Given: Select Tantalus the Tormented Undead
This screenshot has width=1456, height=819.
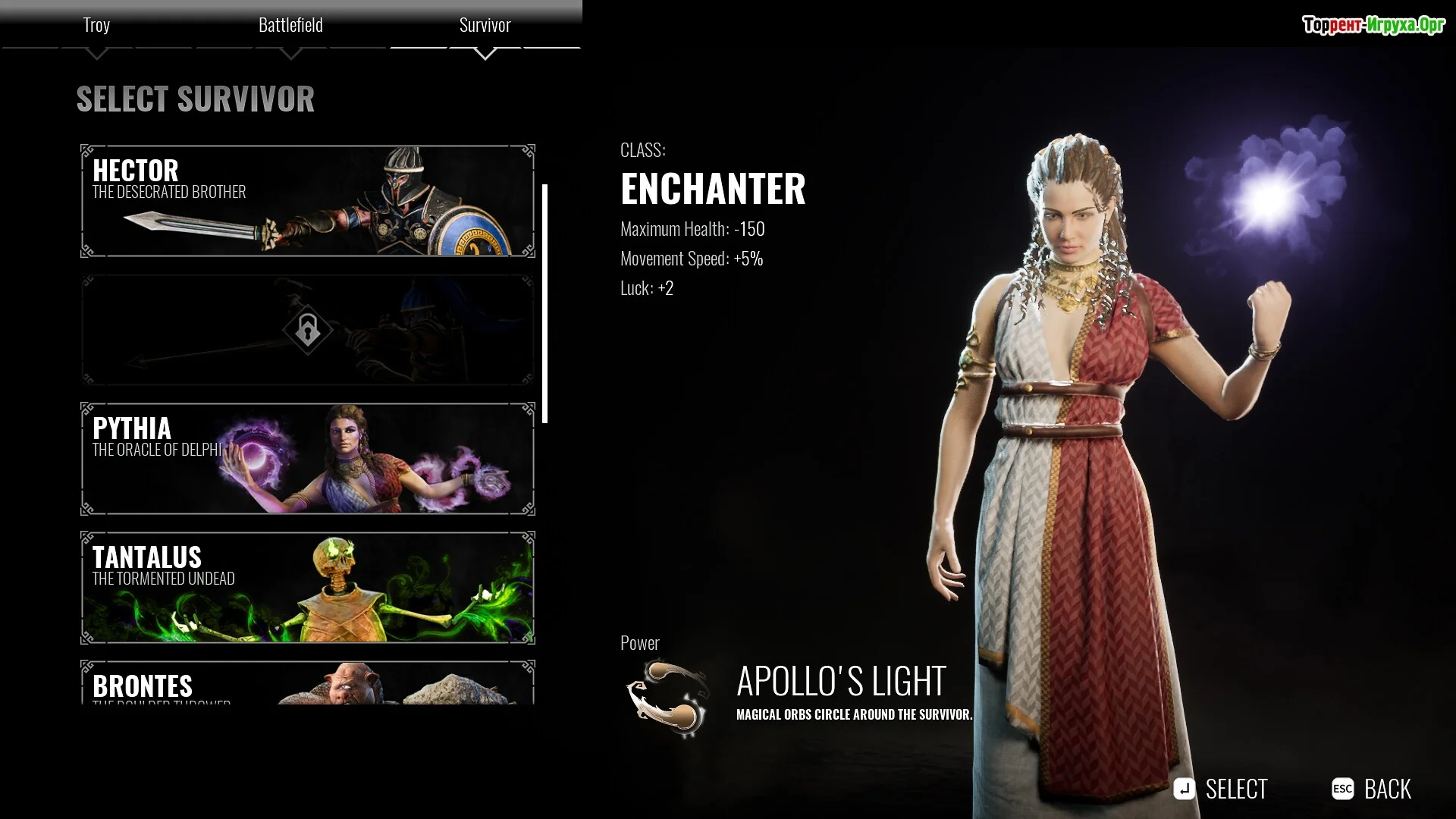Looking at the screenshot, I should 307,588.
